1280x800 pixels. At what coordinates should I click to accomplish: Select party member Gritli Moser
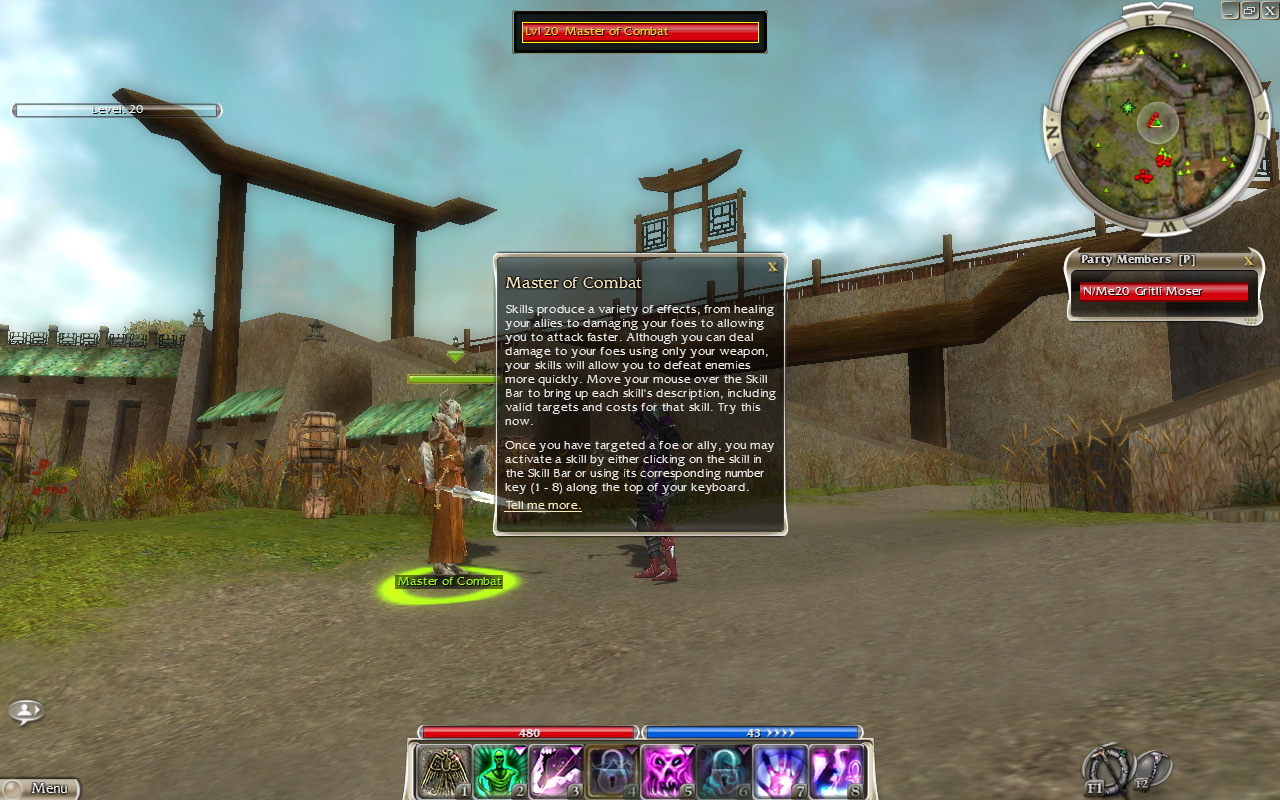pyautogui.click(x=1163, y=291)
